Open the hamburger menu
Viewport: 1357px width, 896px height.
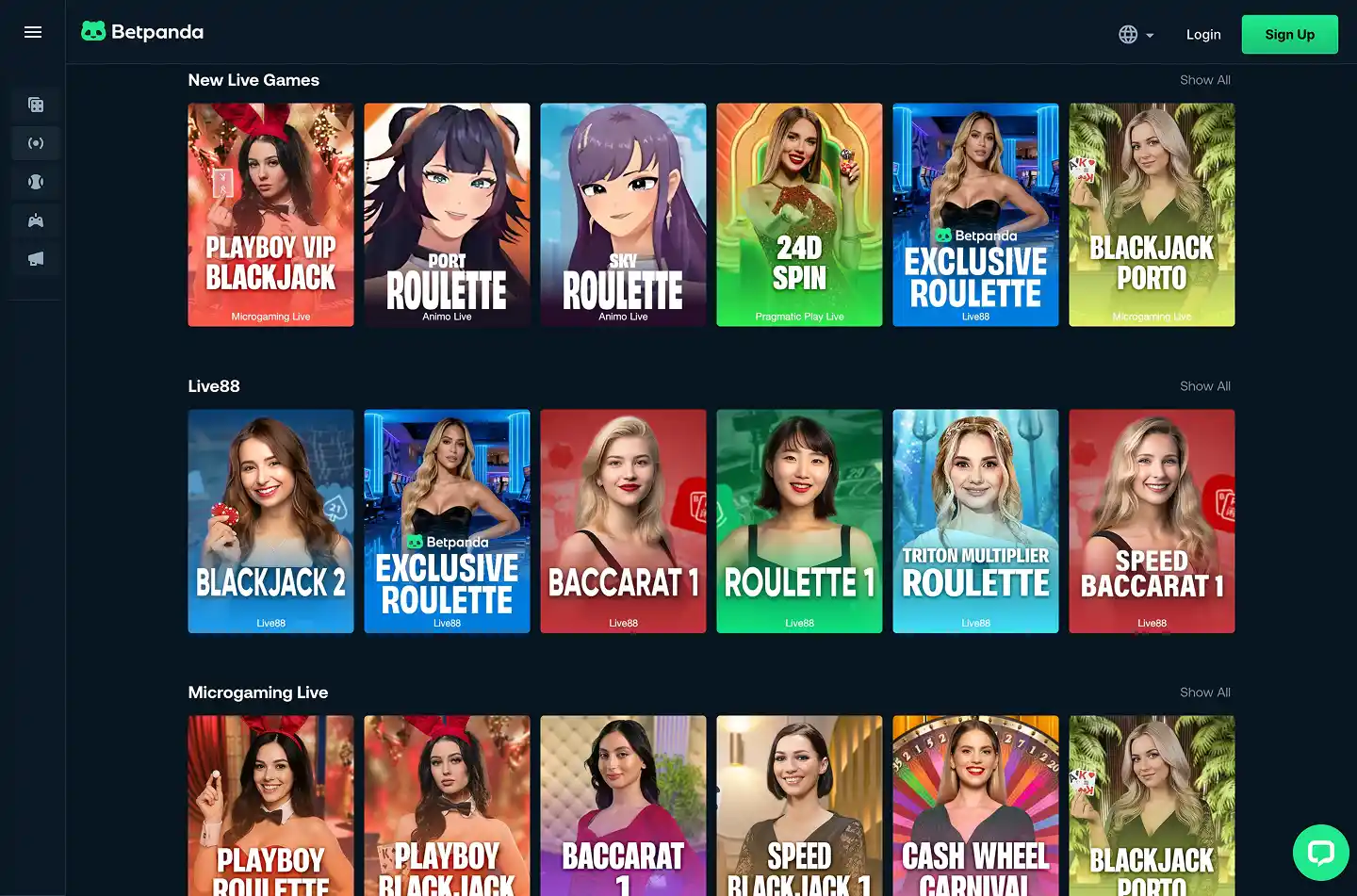click(33, 32)
